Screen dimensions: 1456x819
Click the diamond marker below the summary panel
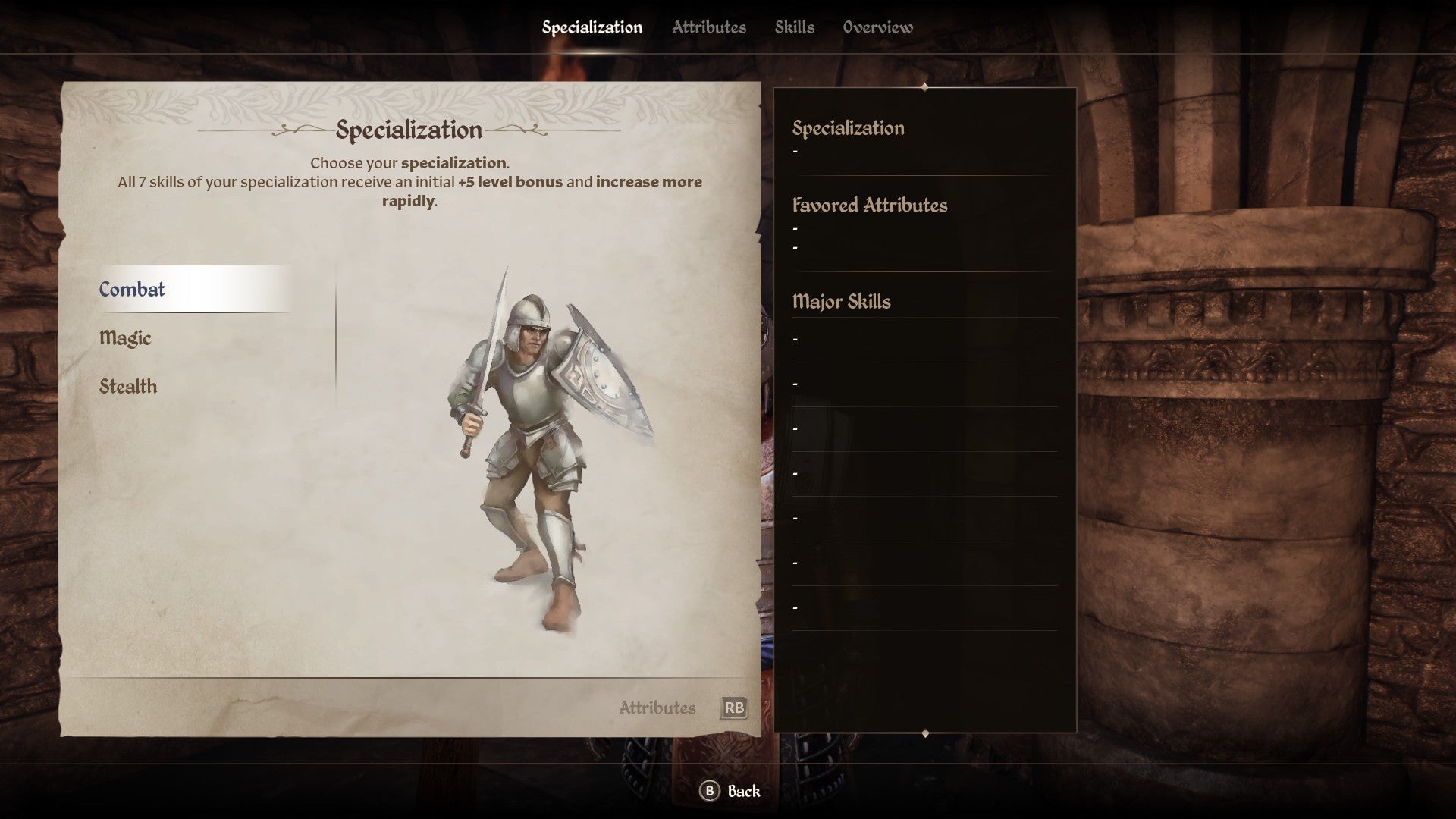click(924, 733)
